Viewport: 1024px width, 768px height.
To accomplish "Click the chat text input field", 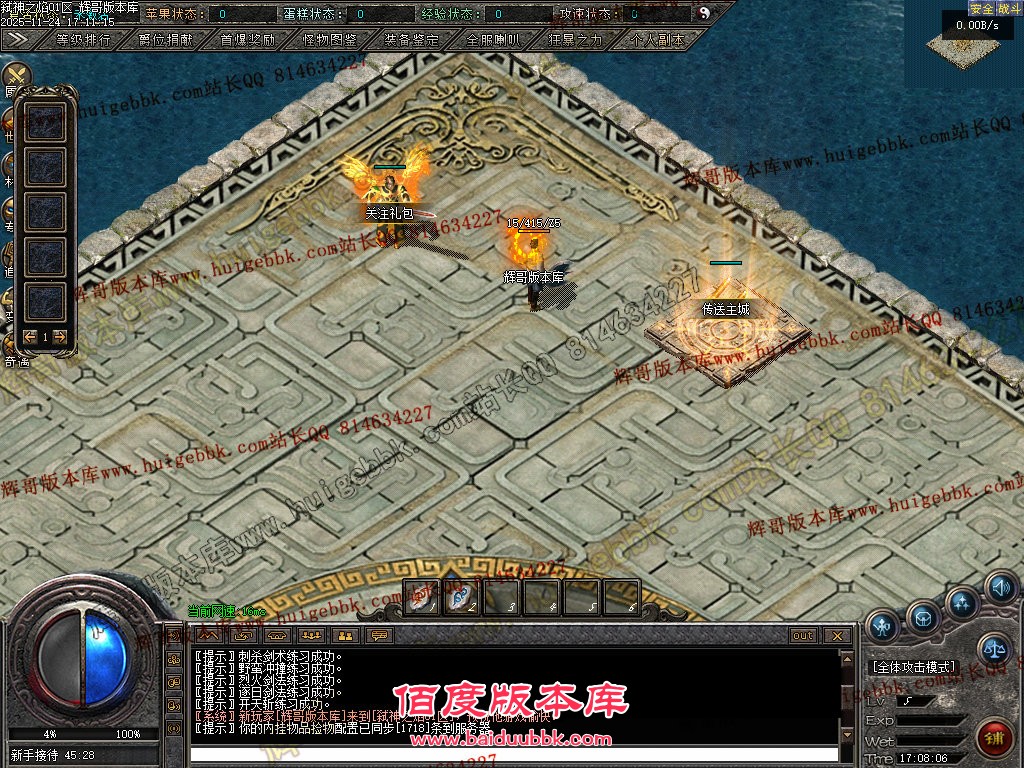I will click(512, 753).
